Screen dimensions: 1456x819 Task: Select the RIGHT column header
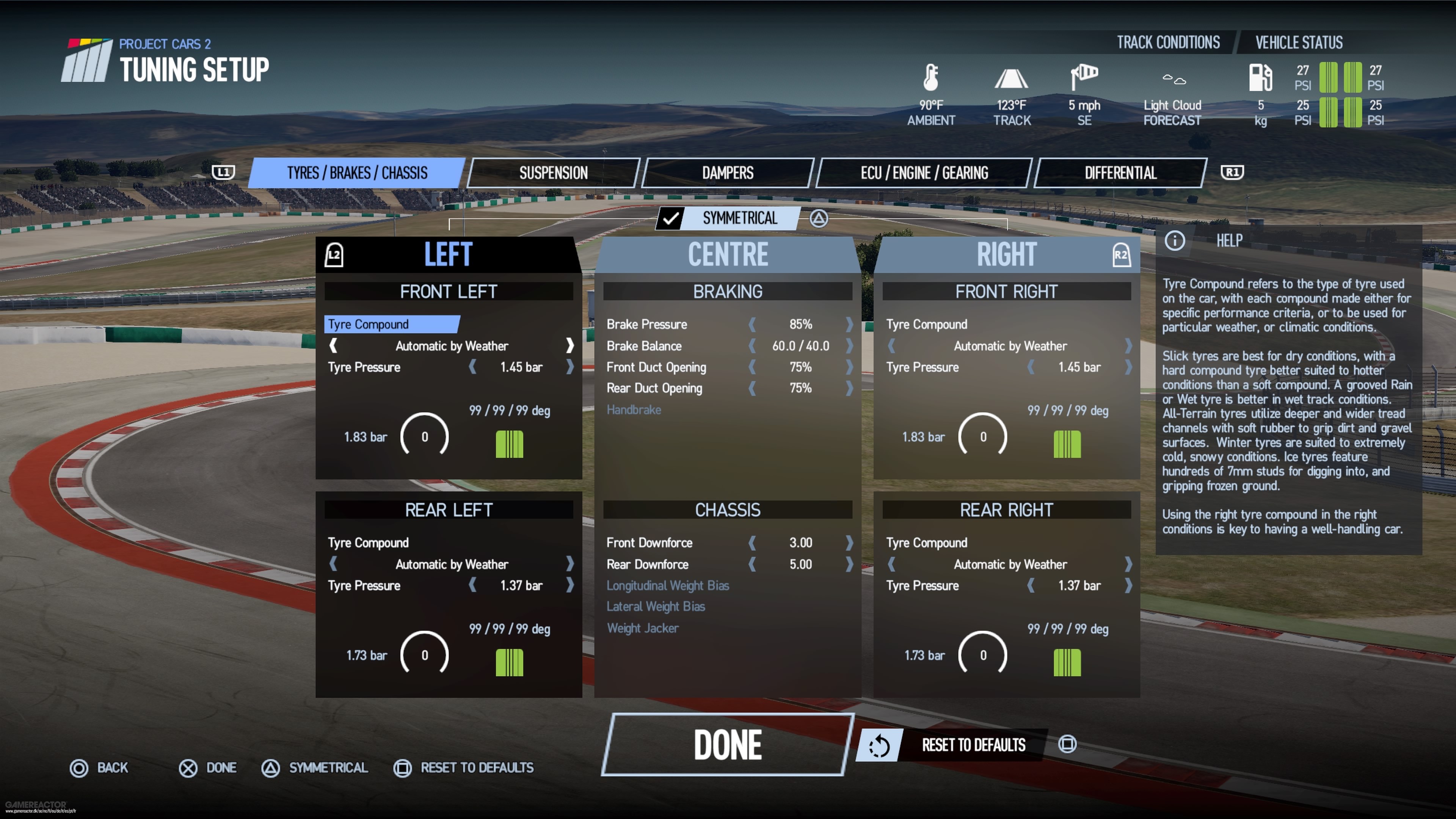tap(1006, 254)
